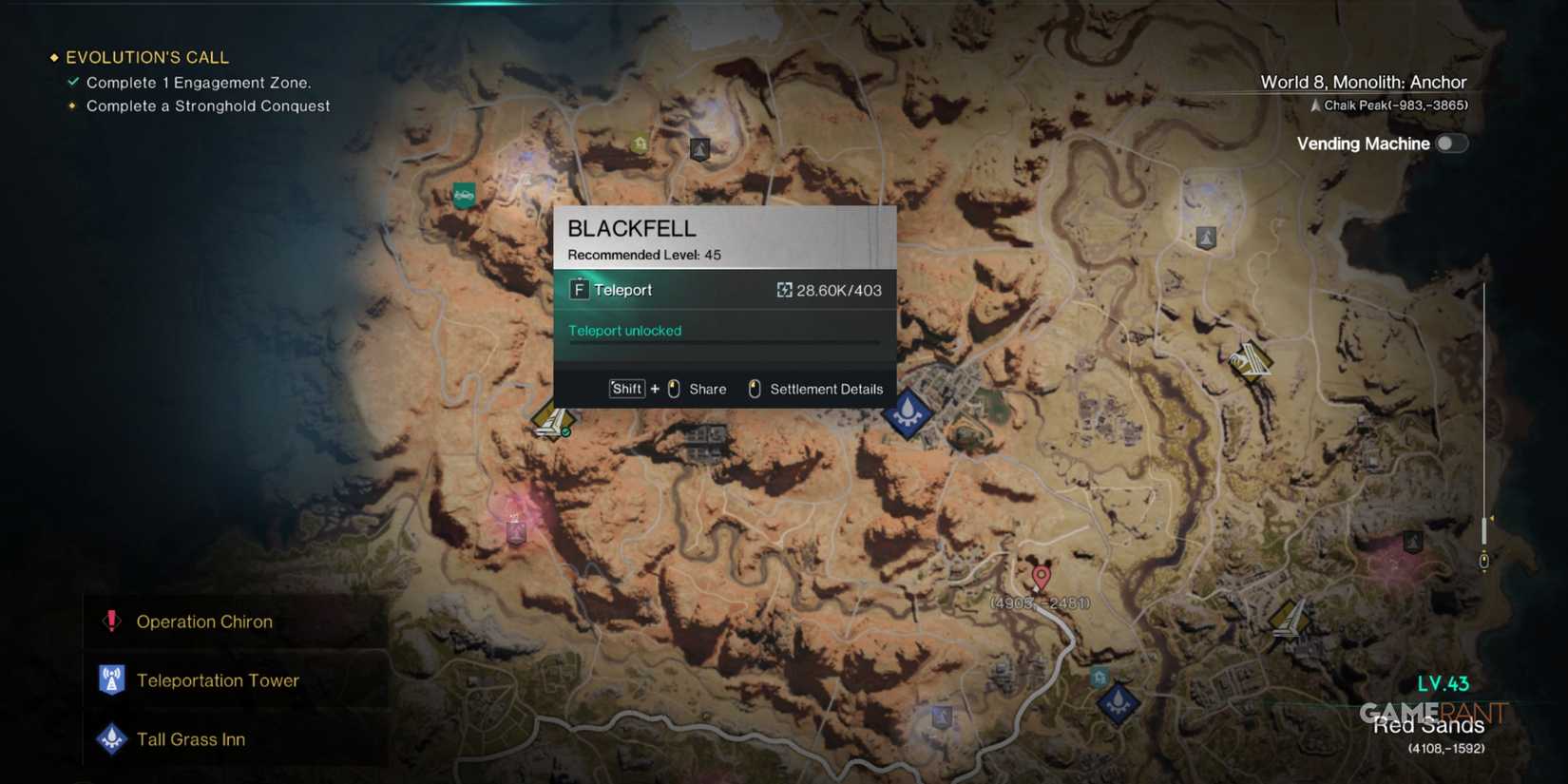Click the checkmark beside Complete 1 Engagement Zone
Image resolution: width=1568 pixels, height=784 pixels.
pyautogui.click(x=72, y=82)
